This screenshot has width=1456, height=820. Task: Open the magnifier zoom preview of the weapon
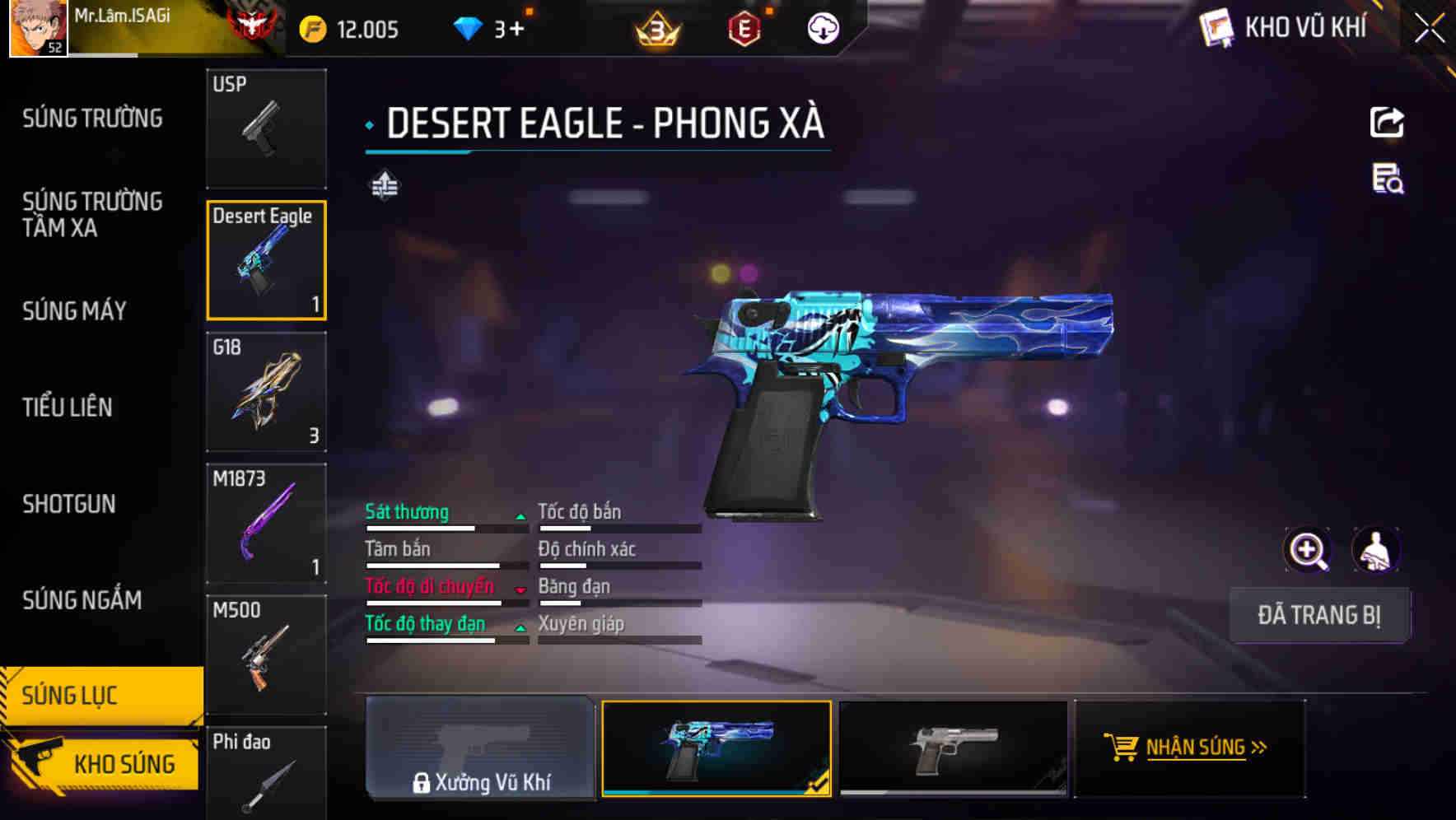[x=1308, y=549]
